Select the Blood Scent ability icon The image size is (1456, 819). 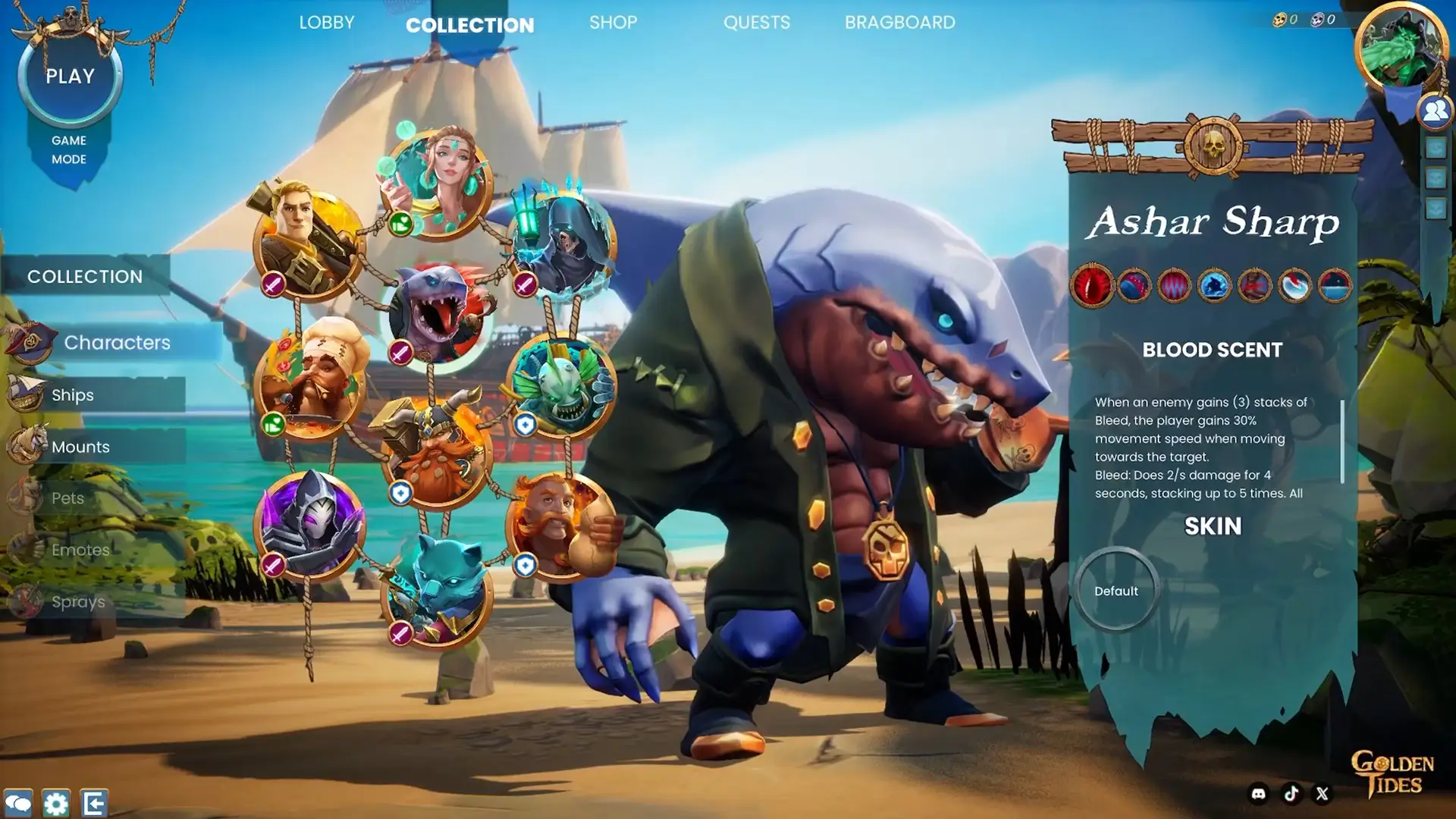tap(1092, 286)
